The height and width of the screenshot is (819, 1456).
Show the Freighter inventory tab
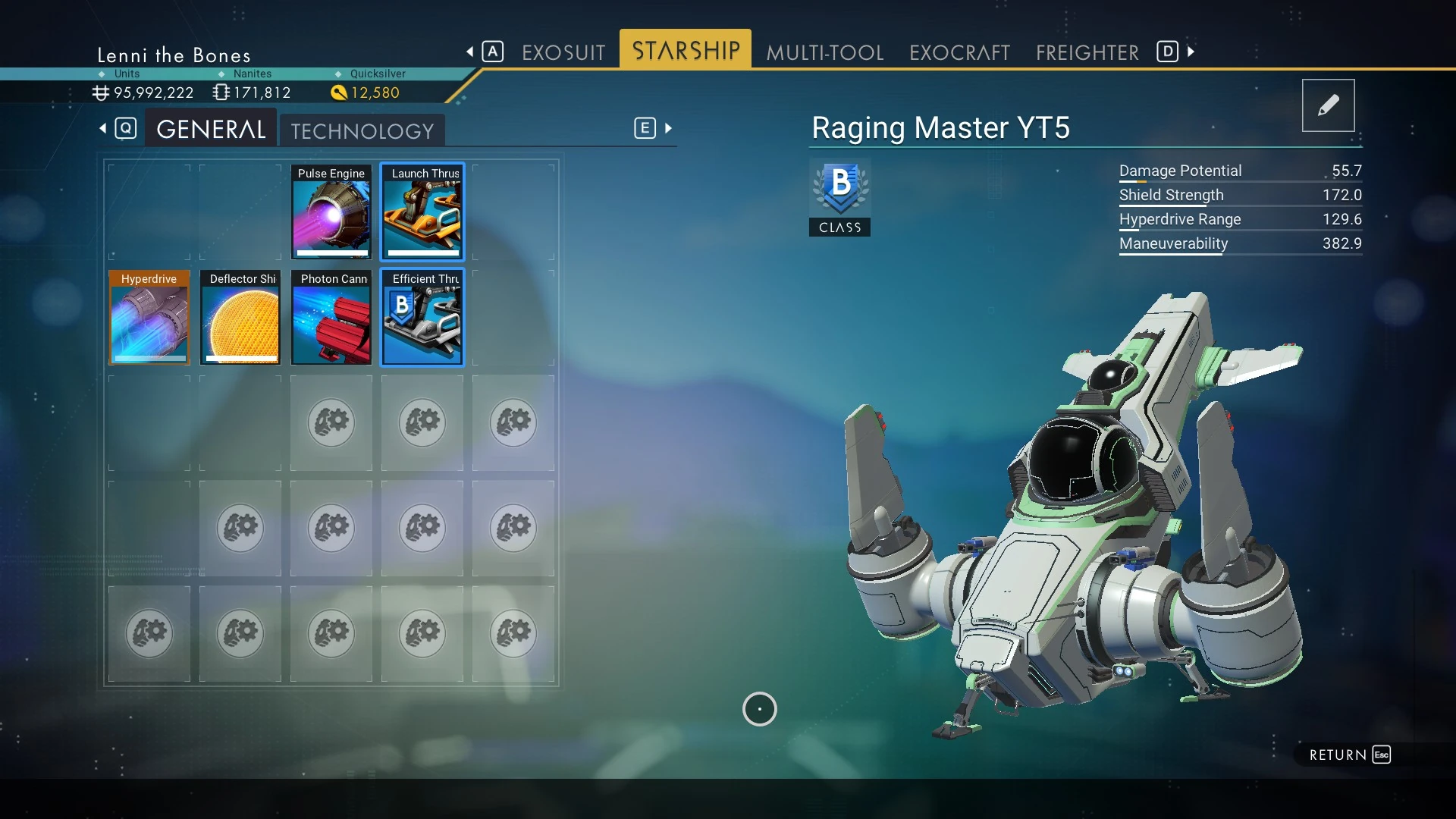[1087, 52]
